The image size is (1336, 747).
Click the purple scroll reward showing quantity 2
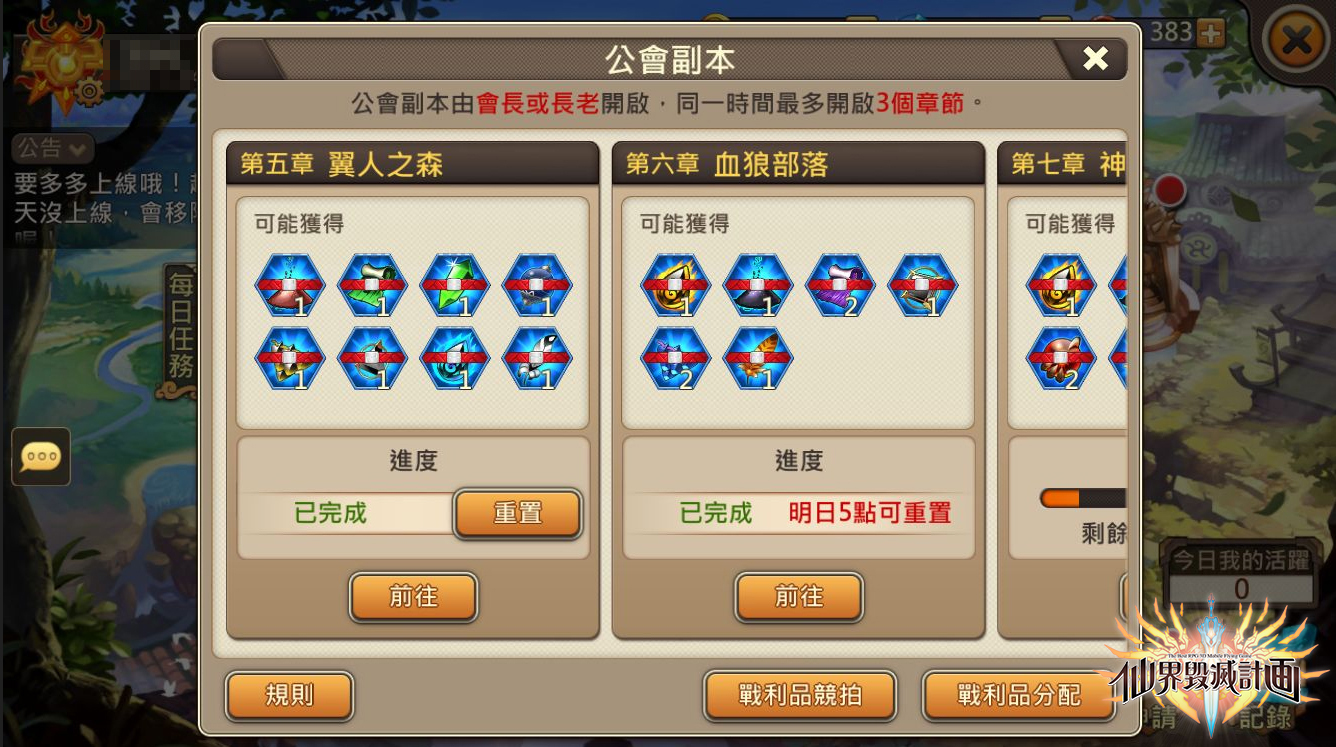coord(840,285)
